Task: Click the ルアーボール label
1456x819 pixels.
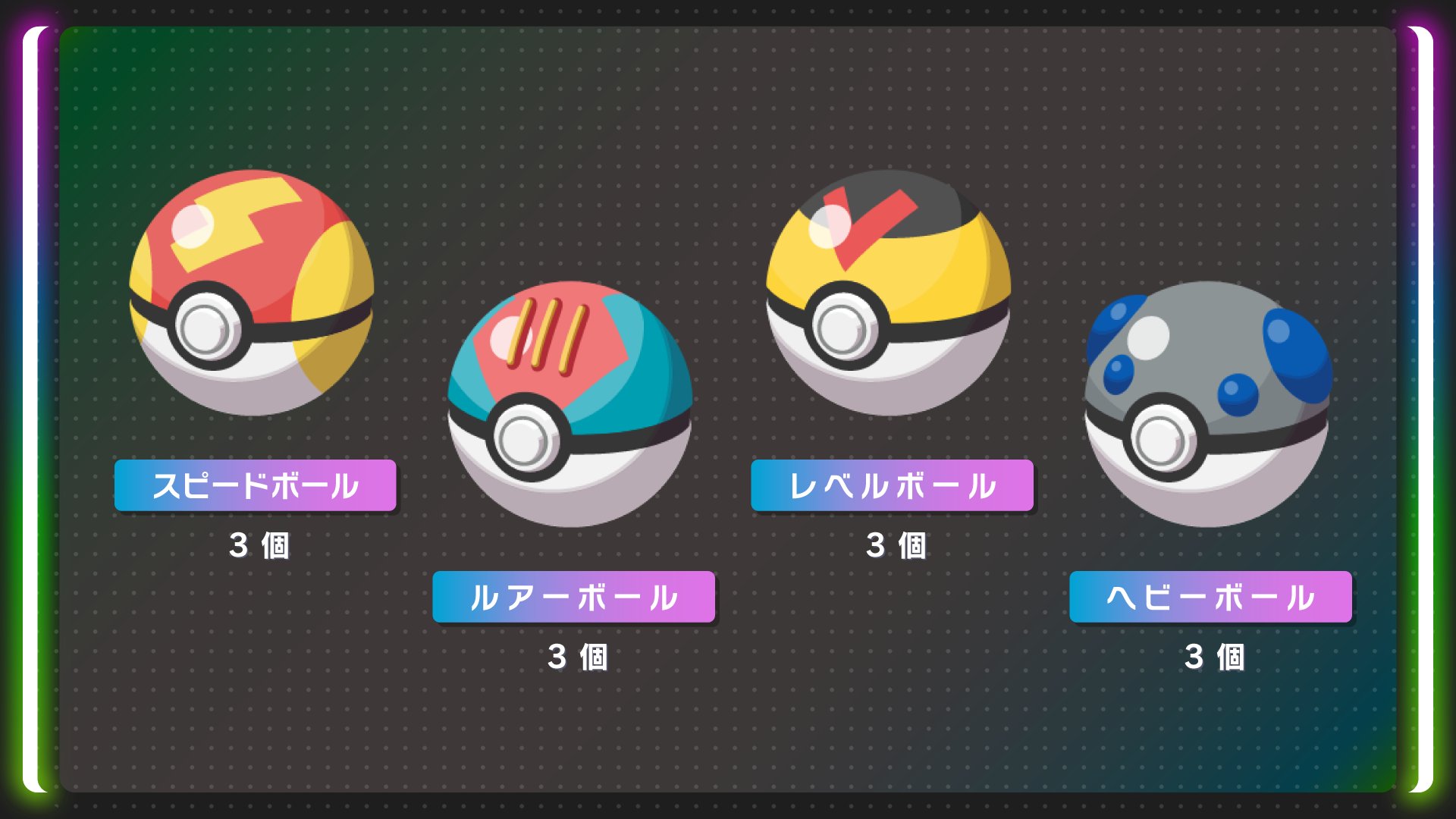Action: tap(573, 598)
